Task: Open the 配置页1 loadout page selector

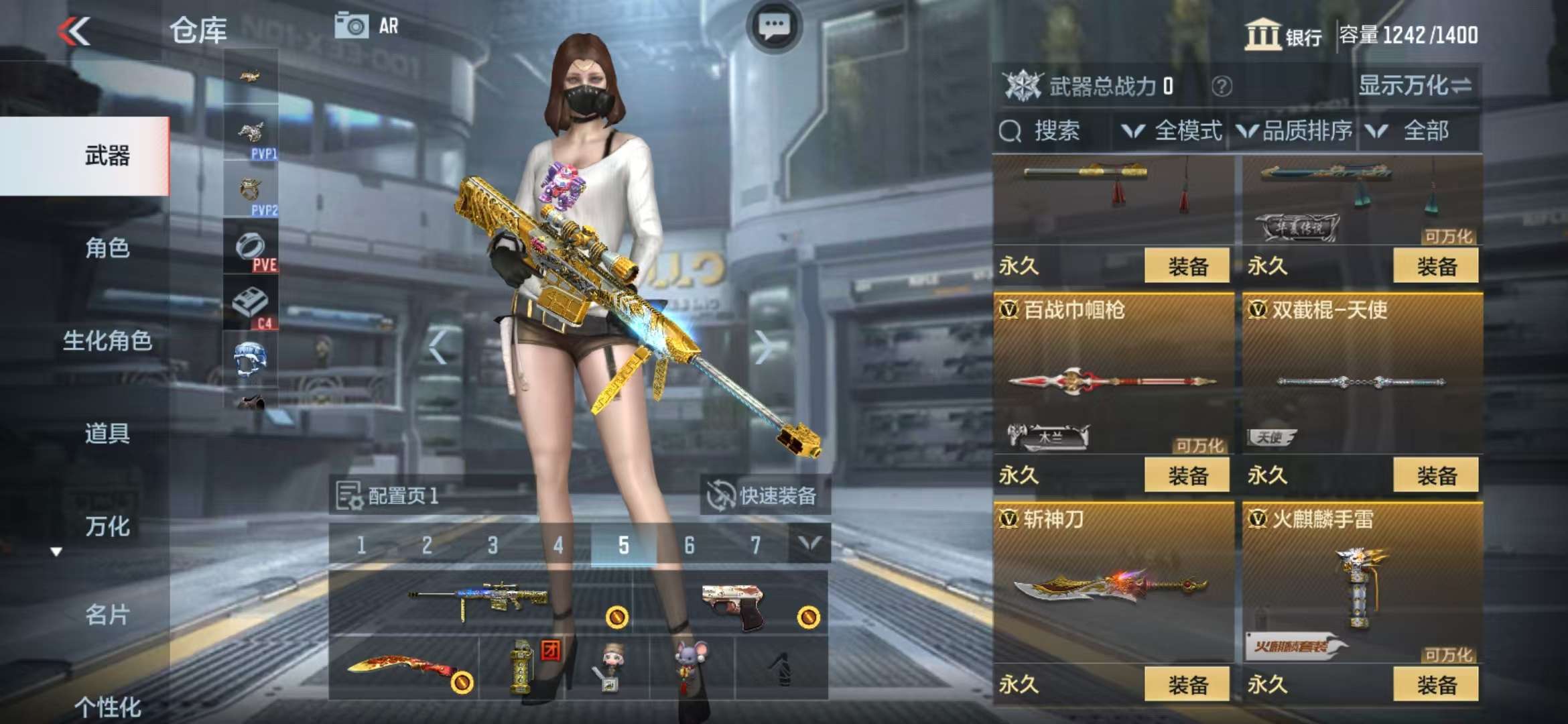Action: (x=389, y=496)
